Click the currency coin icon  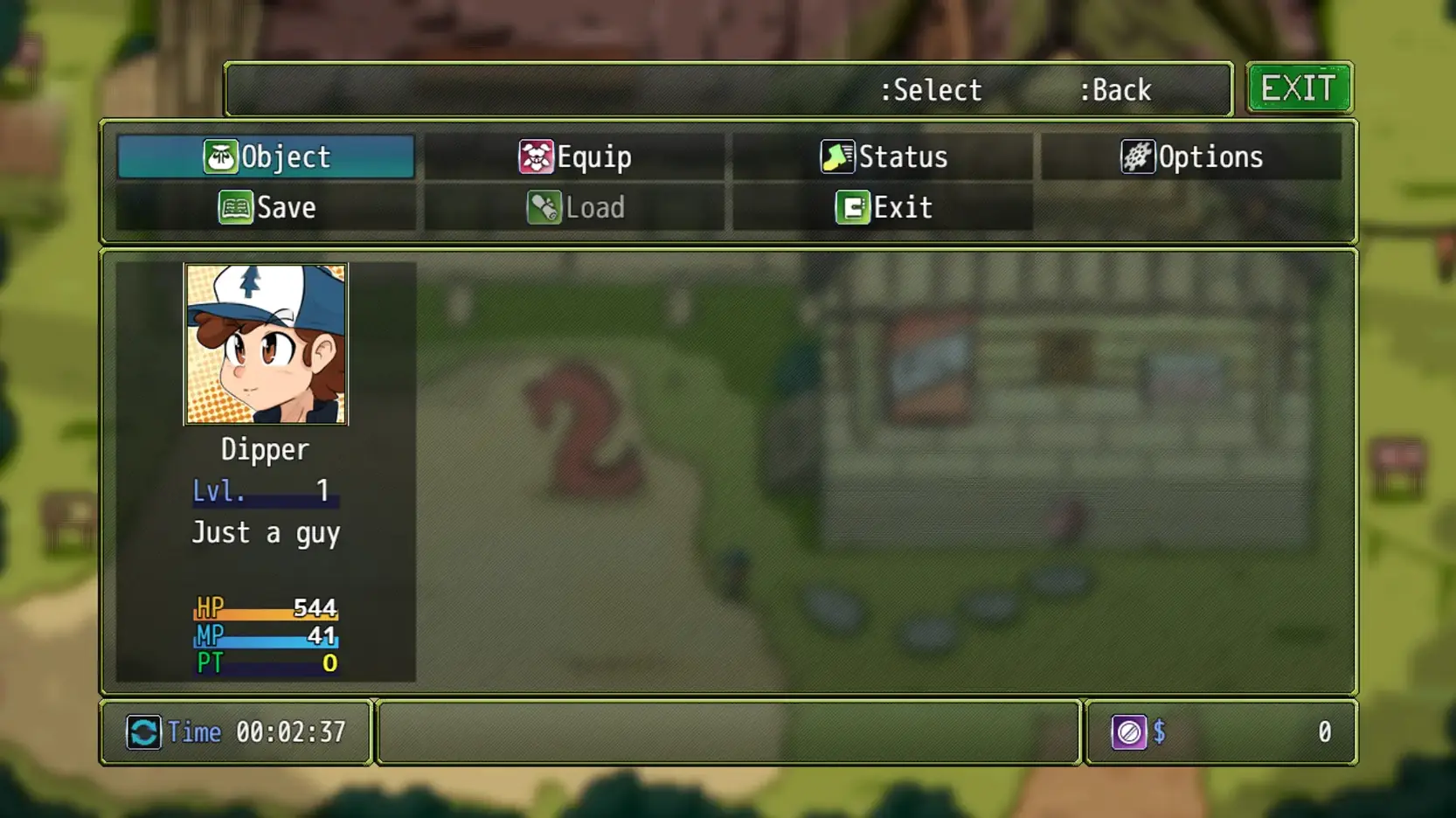1131,732
